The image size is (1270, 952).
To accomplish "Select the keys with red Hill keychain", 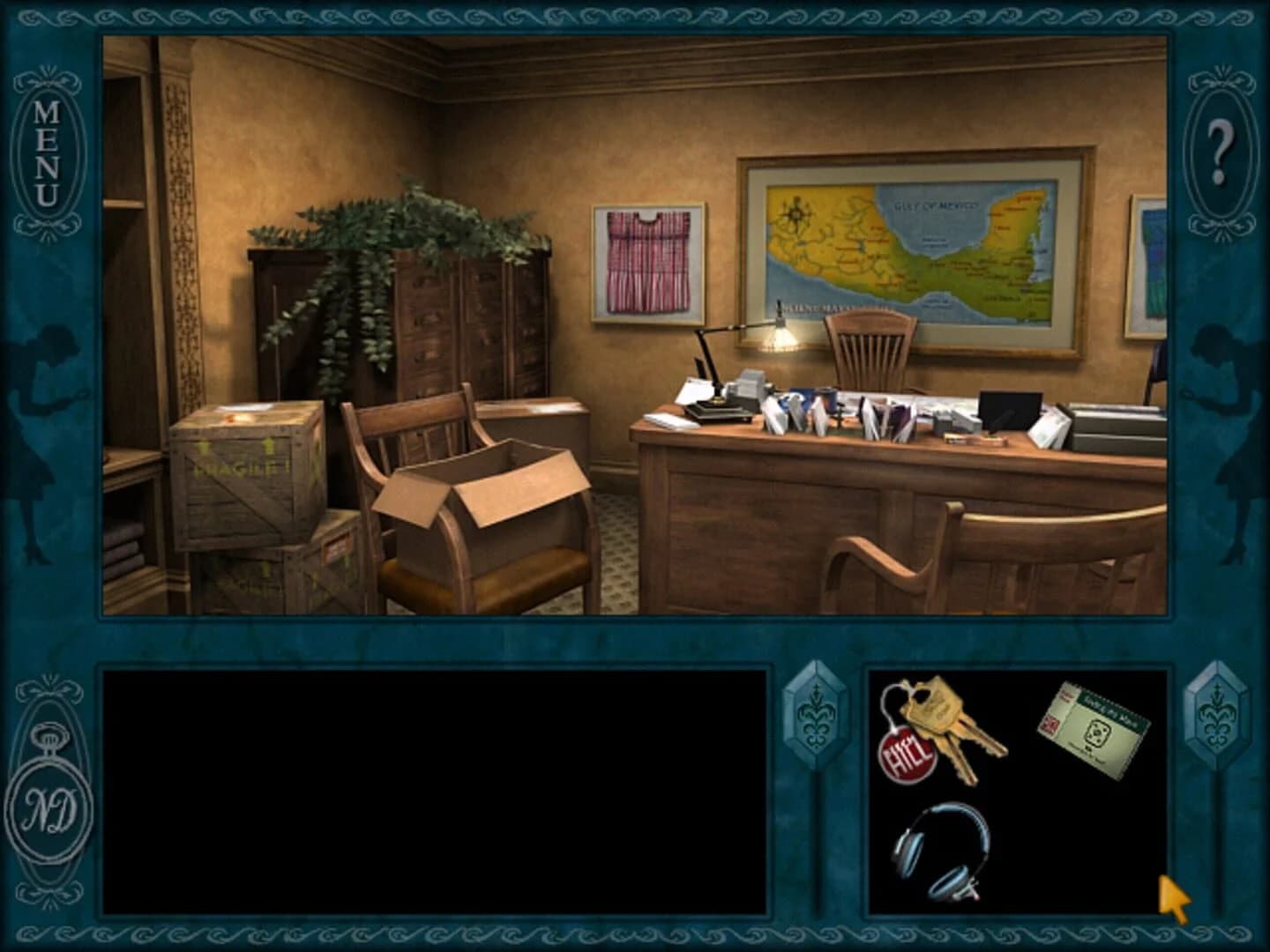I will click(939, 732).
